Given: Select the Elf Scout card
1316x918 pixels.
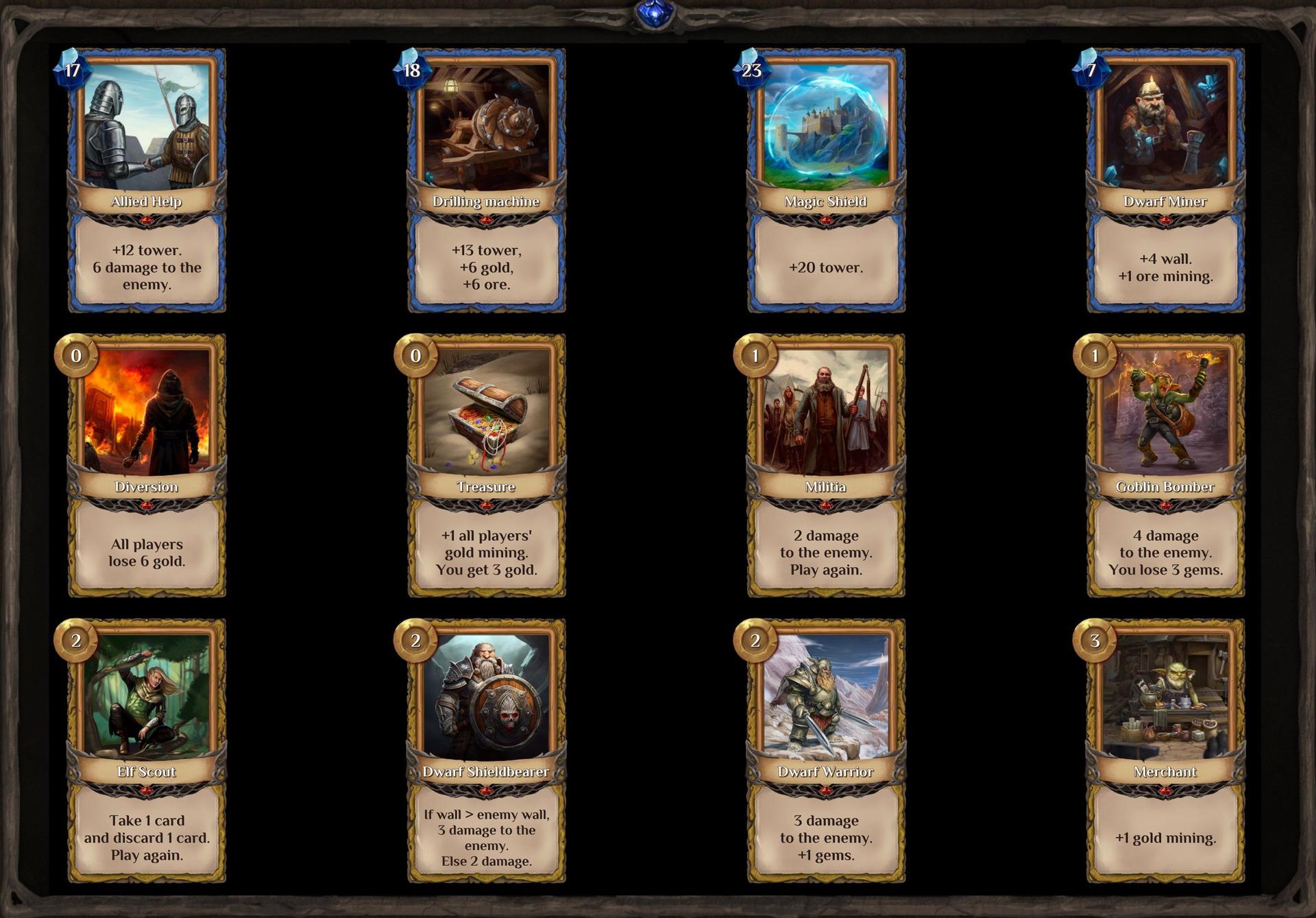Looking at the screenshot, I should coord(147,751).
